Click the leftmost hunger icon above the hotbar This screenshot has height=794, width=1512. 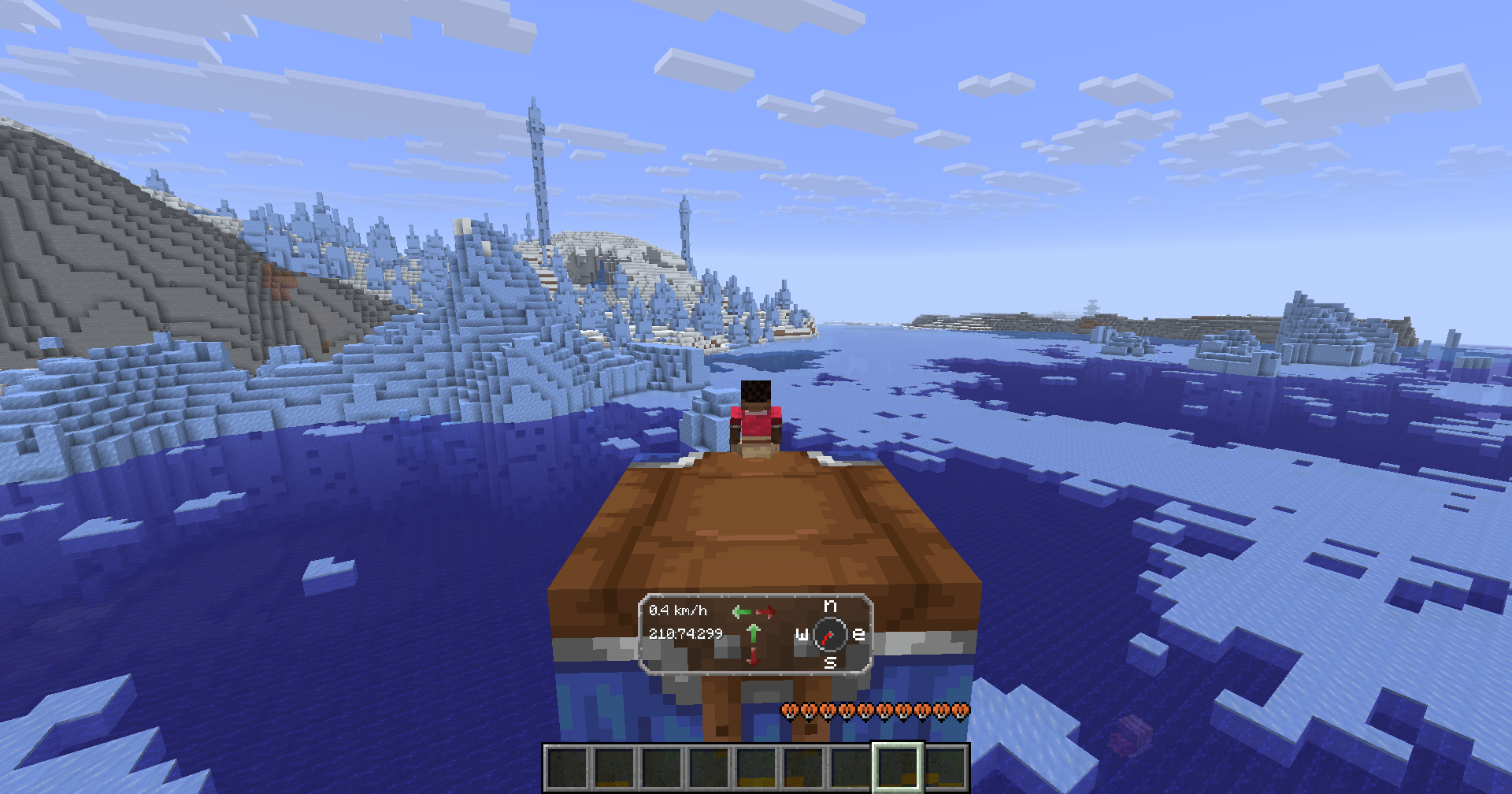(x=790, y=711)
